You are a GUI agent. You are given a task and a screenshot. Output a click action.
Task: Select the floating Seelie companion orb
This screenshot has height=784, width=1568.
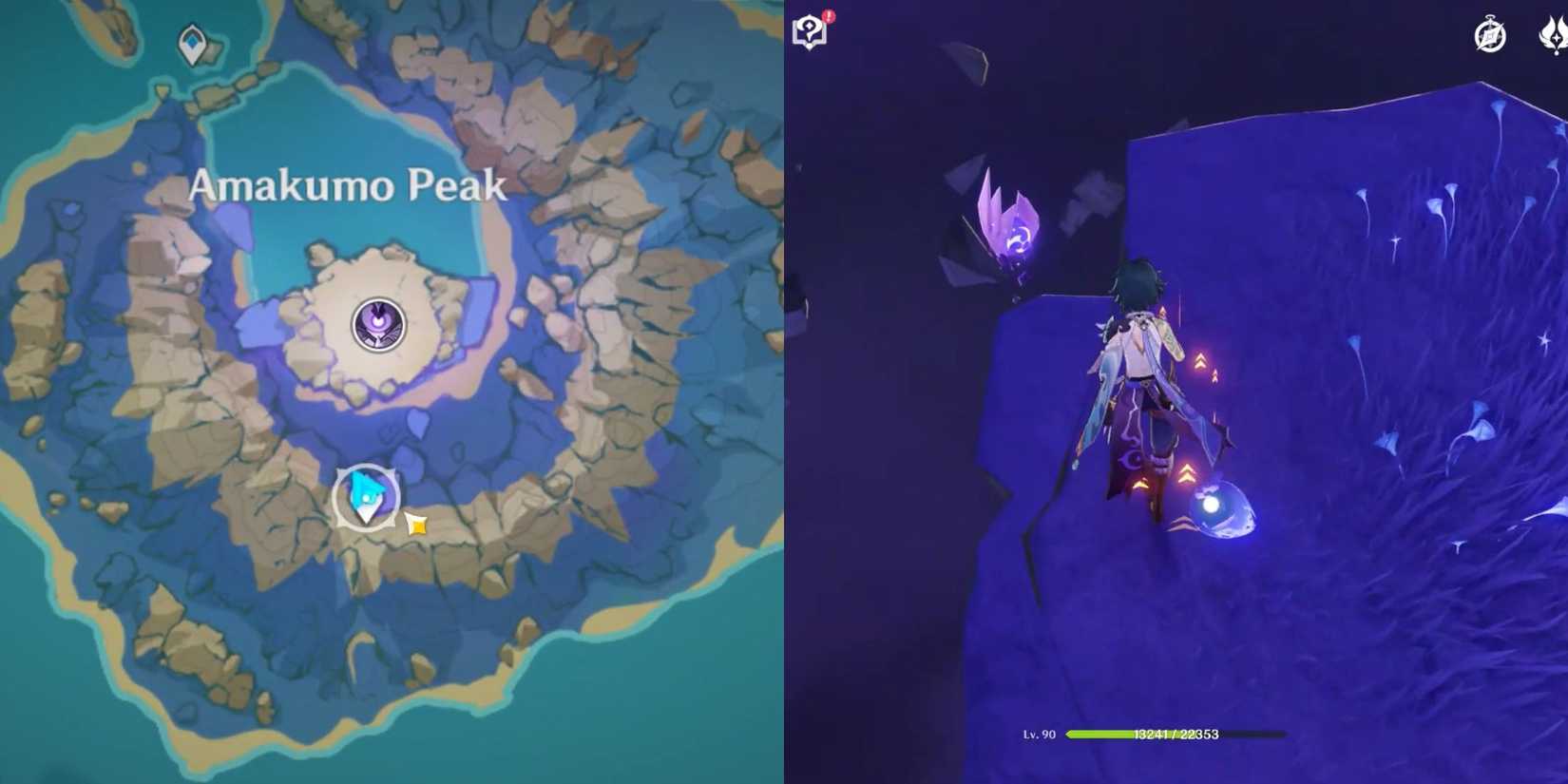tap(1223, 510)
